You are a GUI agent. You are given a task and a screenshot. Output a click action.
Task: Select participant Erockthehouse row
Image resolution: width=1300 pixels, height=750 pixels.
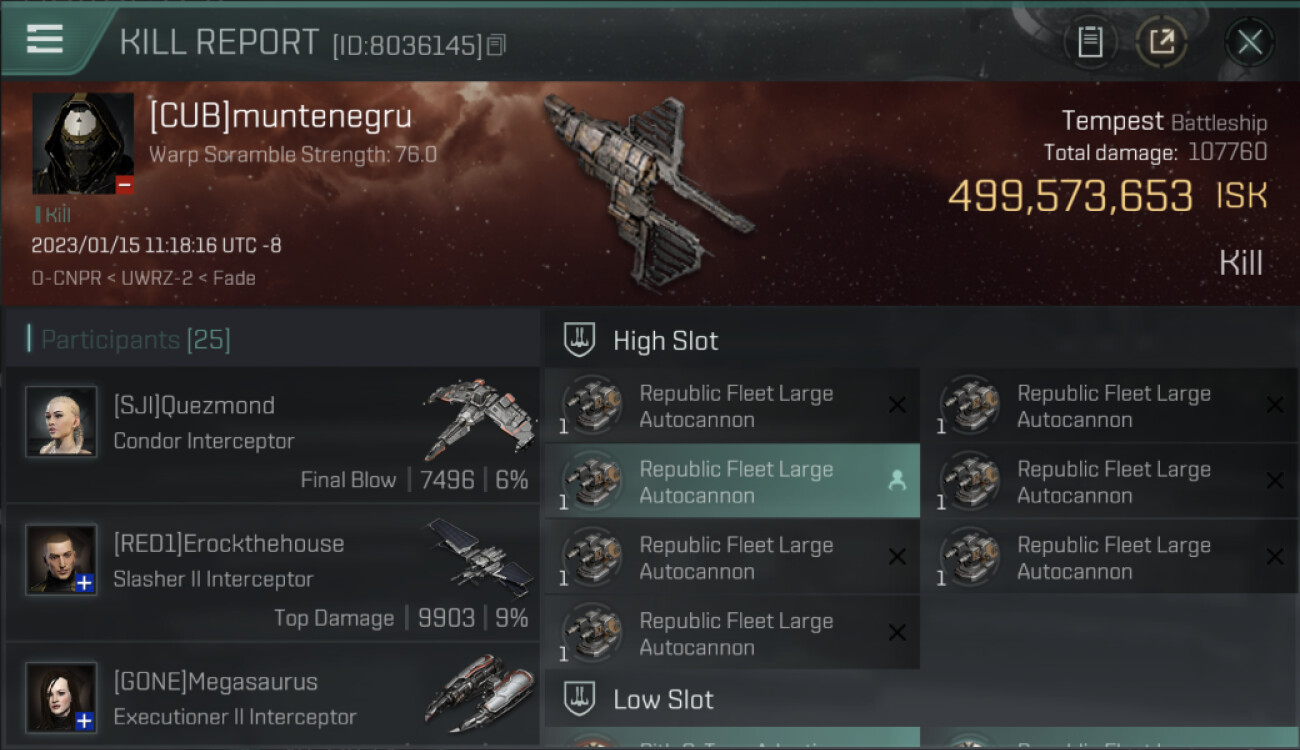(272, 573)
